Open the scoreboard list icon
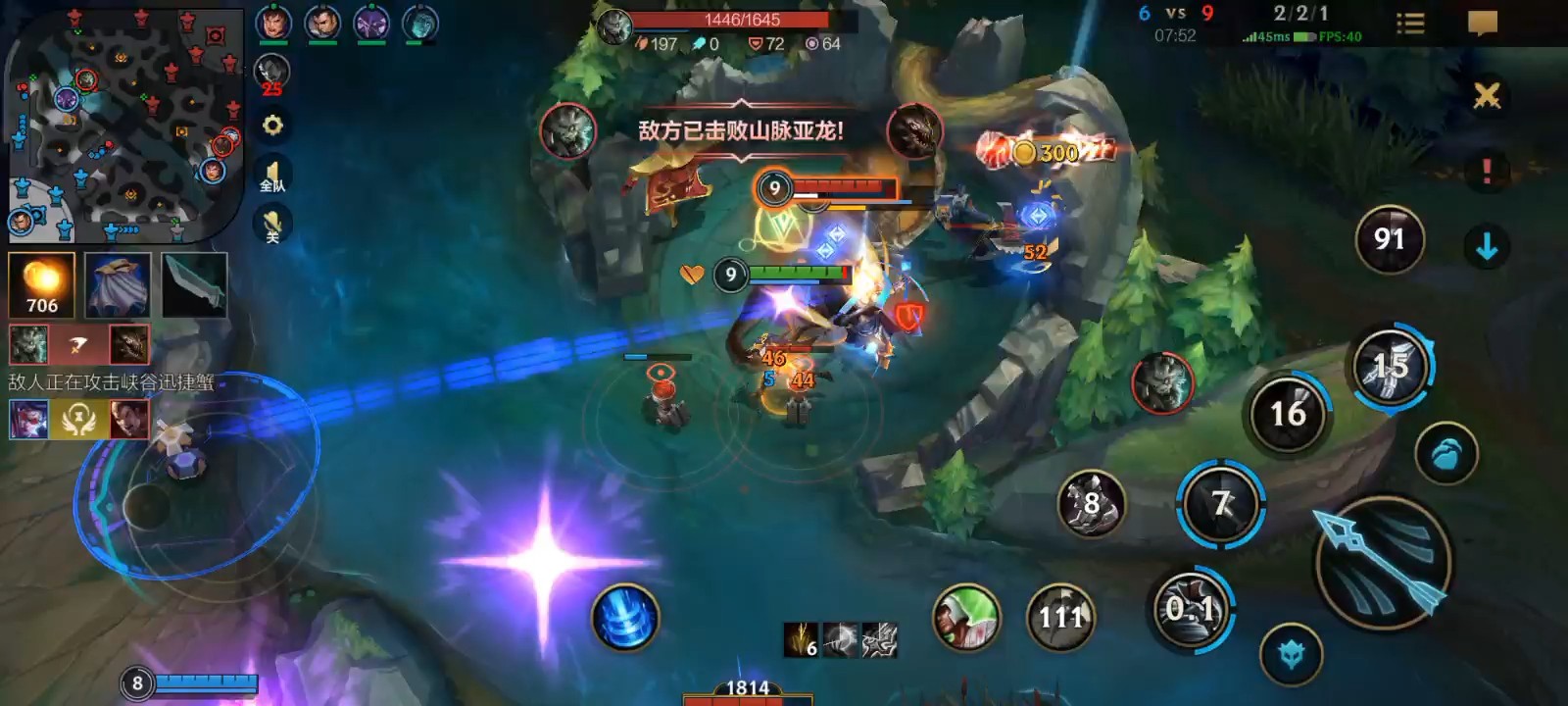The image size is (1568, 706). pos(1413,24)
